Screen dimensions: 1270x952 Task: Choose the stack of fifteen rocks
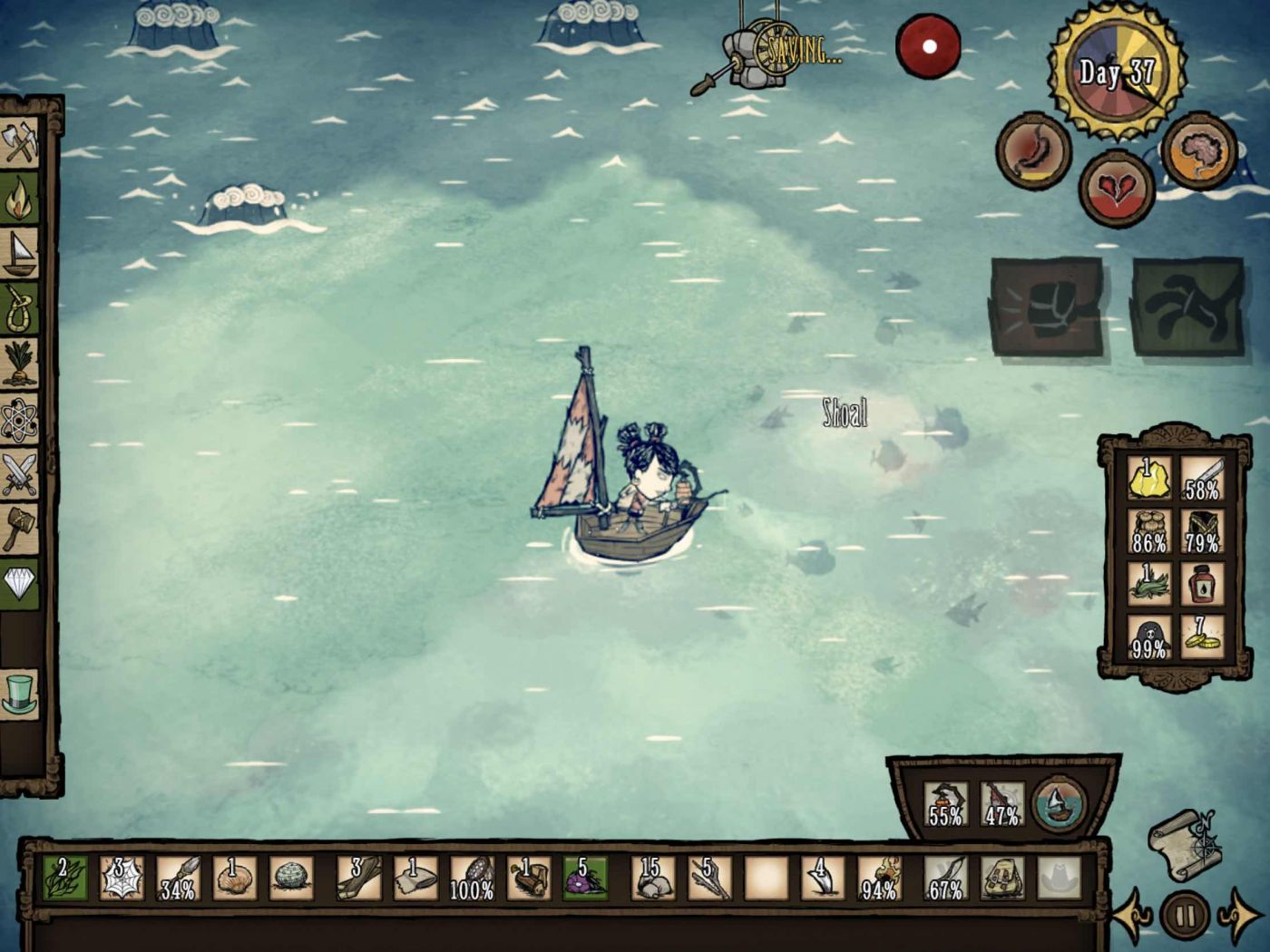pyautogui.click(x=653, y=878)
